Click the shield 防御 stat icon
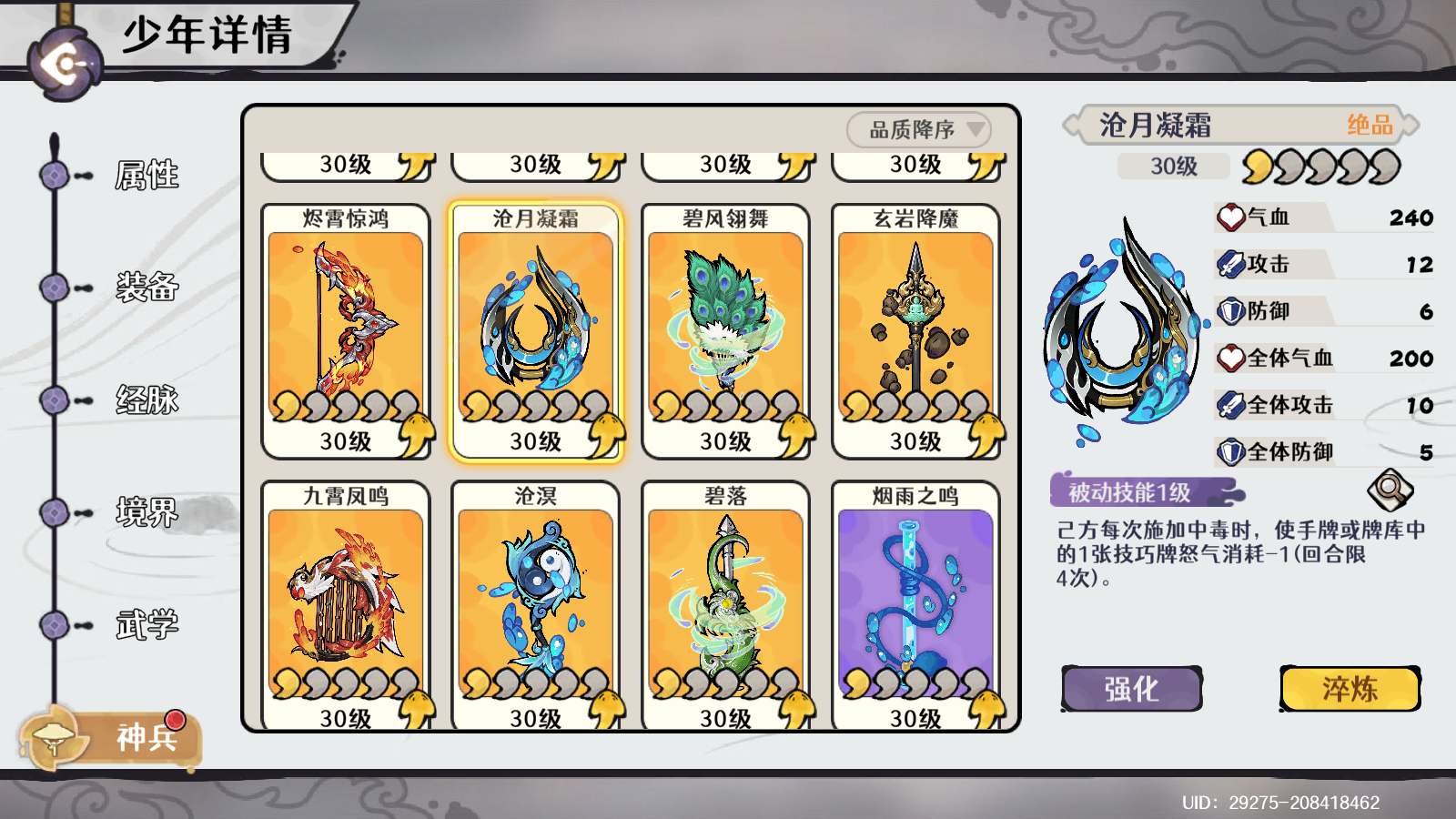Screen dimensions: 1456x819 1233,310
